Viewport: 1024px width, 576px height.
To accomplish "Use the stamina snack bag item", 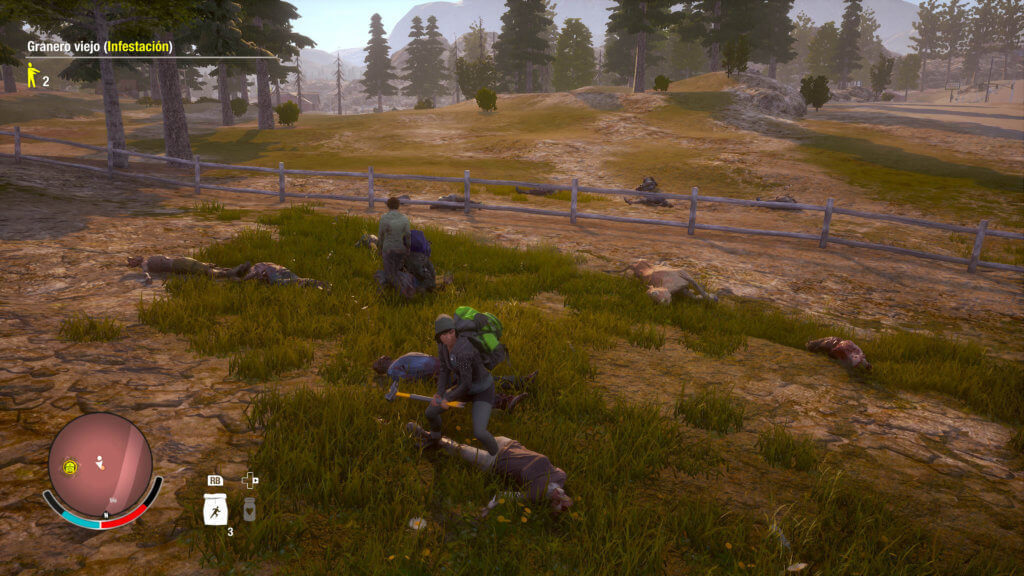I will [215, 510].
